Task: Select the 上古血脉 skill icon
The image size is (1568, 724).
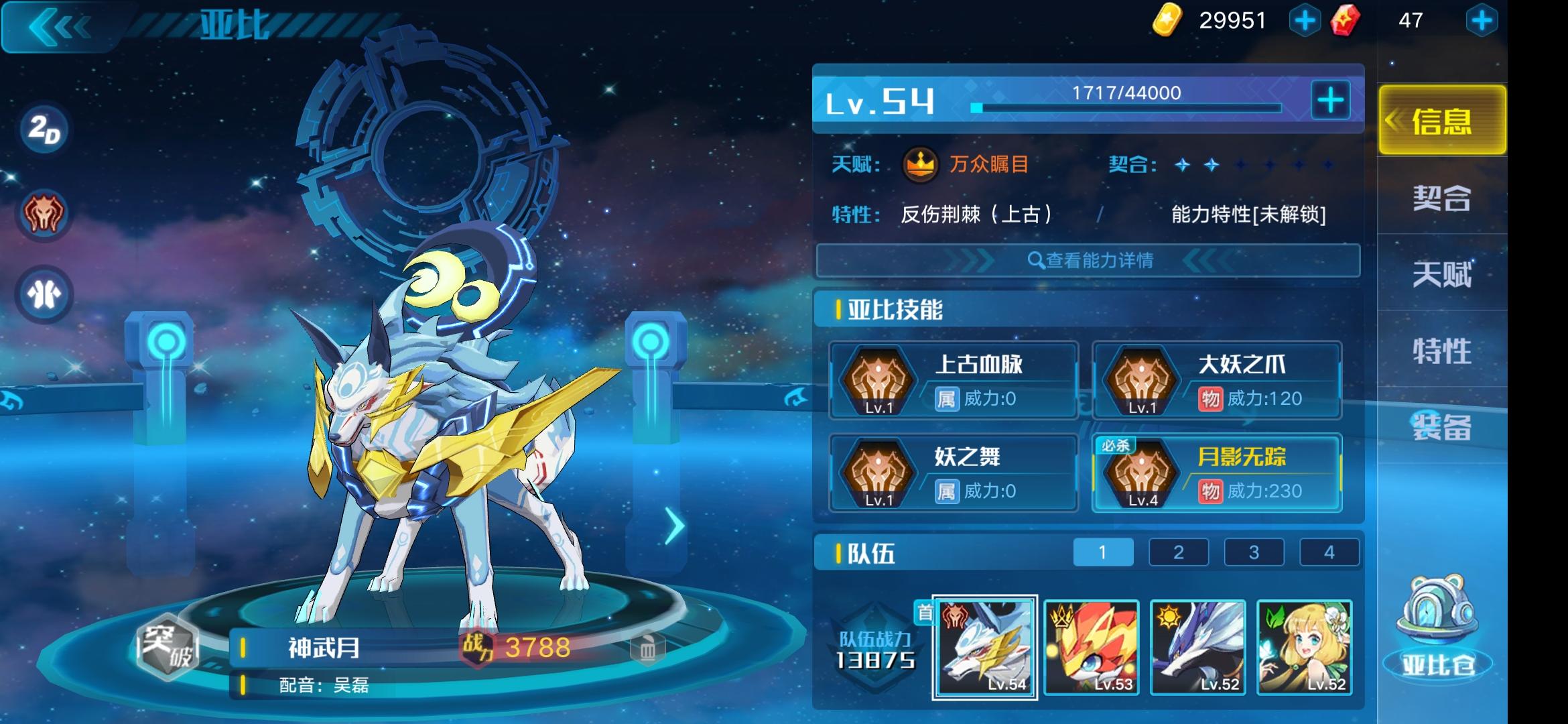Action: (x=878, y=380)
